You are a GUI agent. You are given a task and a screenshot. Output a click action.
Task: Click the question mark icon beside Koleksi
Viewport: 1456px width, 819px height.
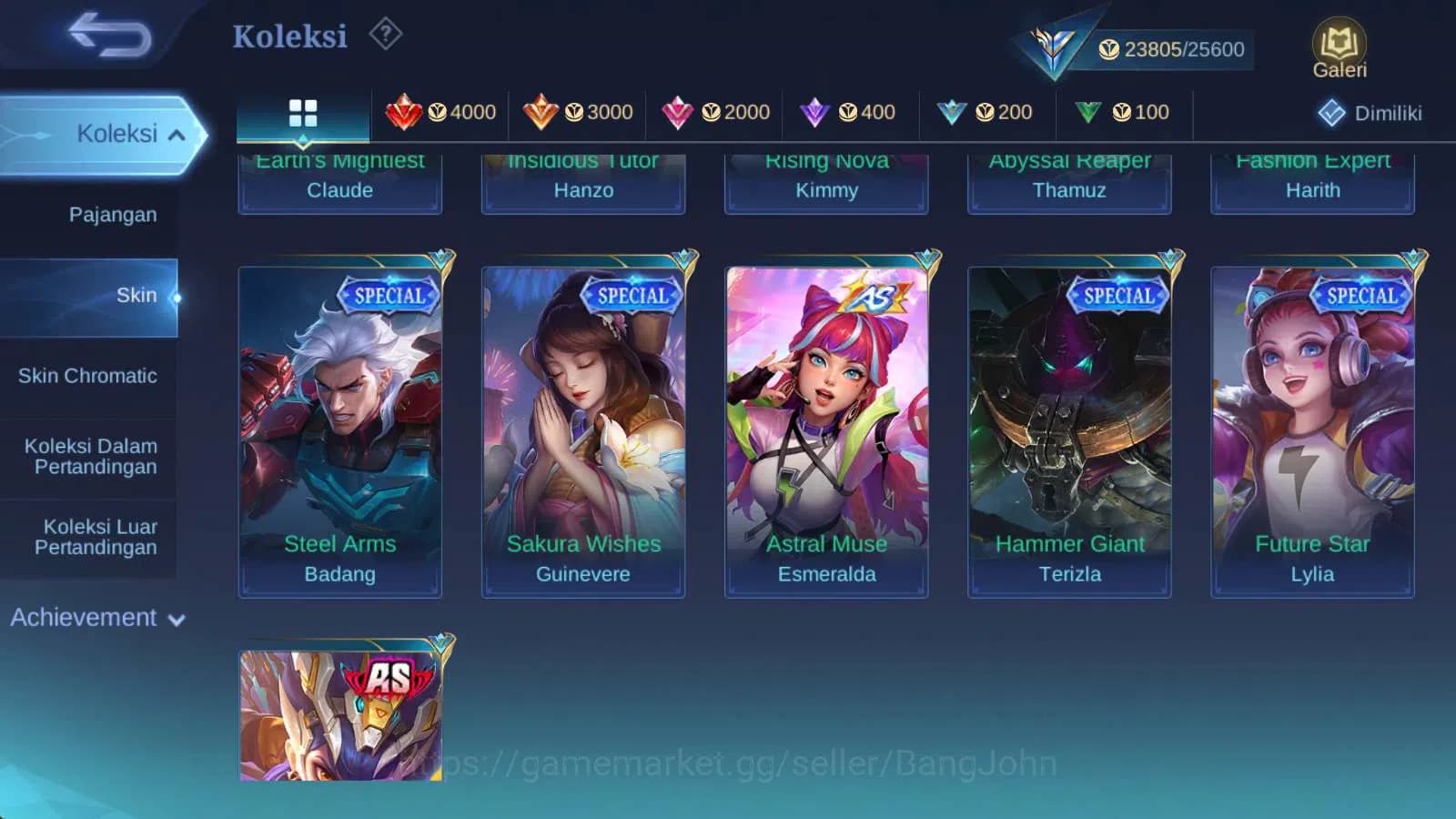click(x=386, y=35)
